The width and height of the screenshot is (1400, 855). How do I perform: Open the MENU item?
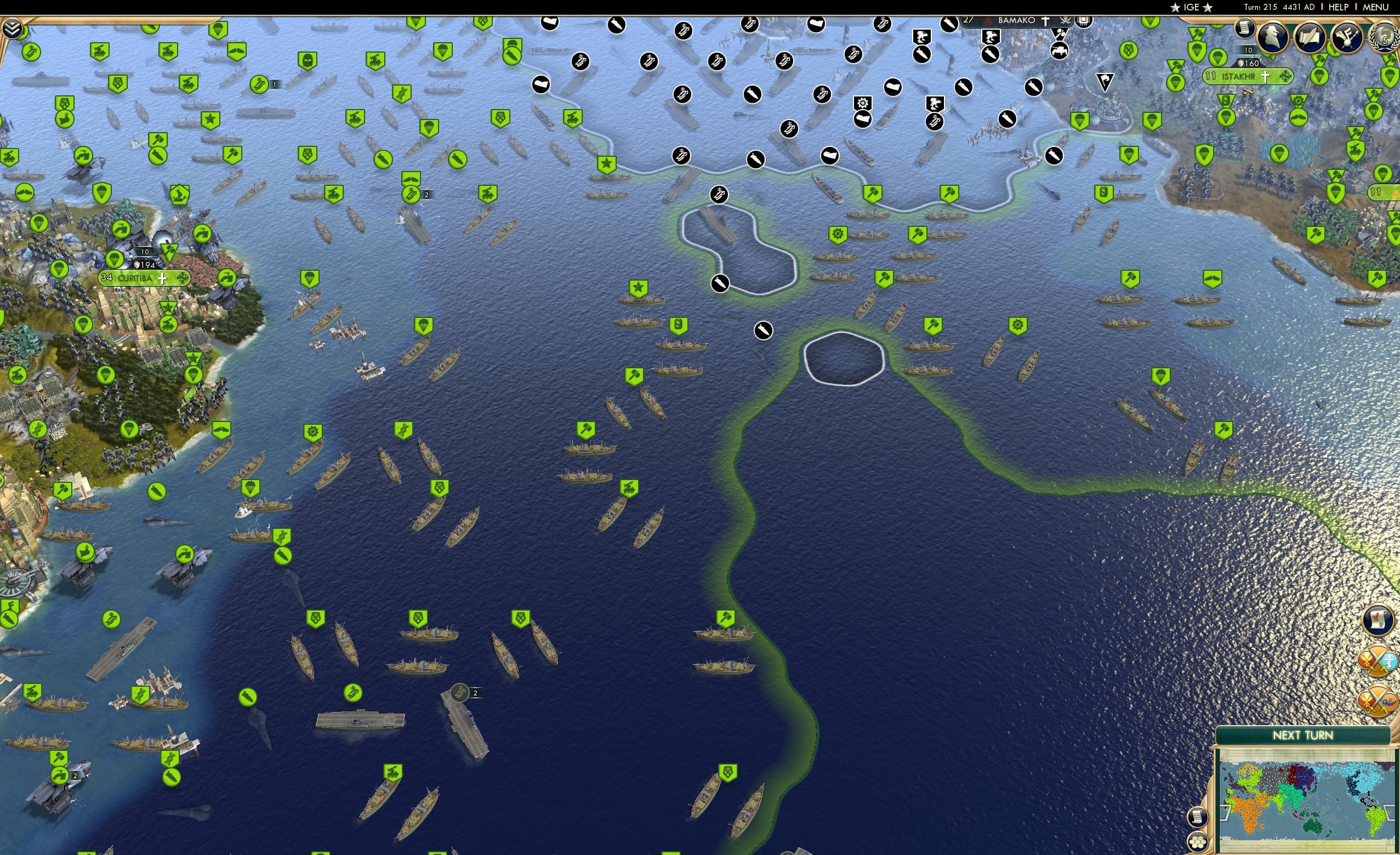[1379, 7]
